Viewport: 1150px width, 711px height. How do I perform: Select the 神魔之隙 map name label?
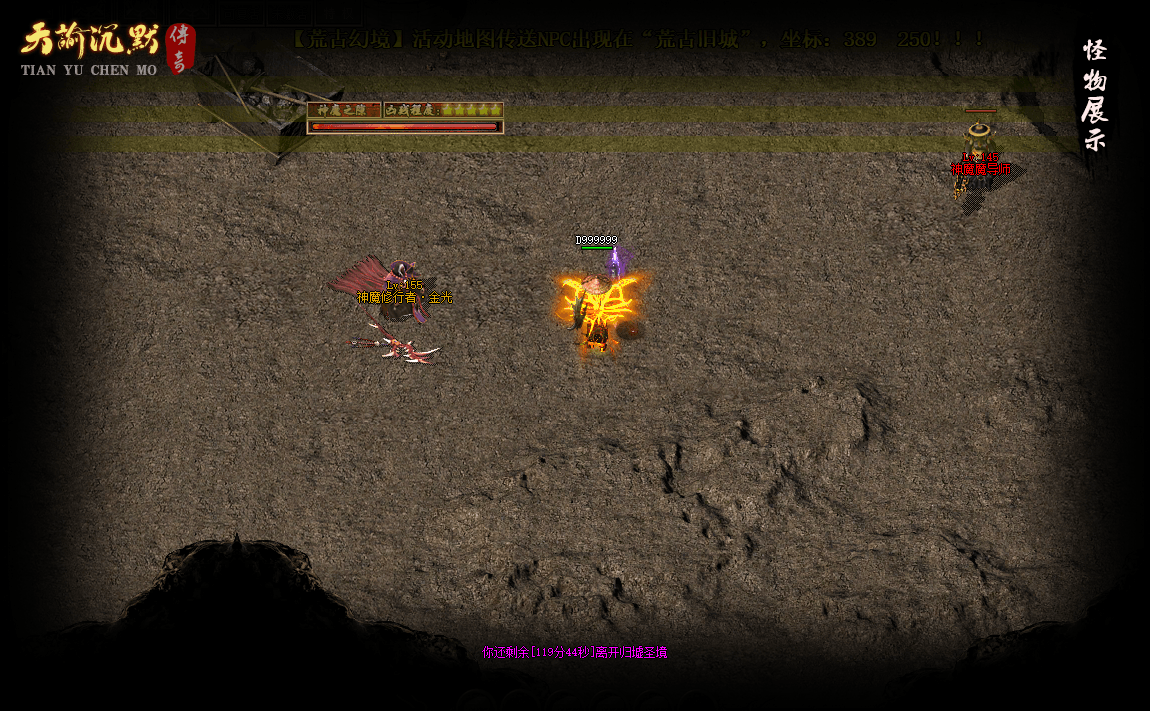point(344,110)
